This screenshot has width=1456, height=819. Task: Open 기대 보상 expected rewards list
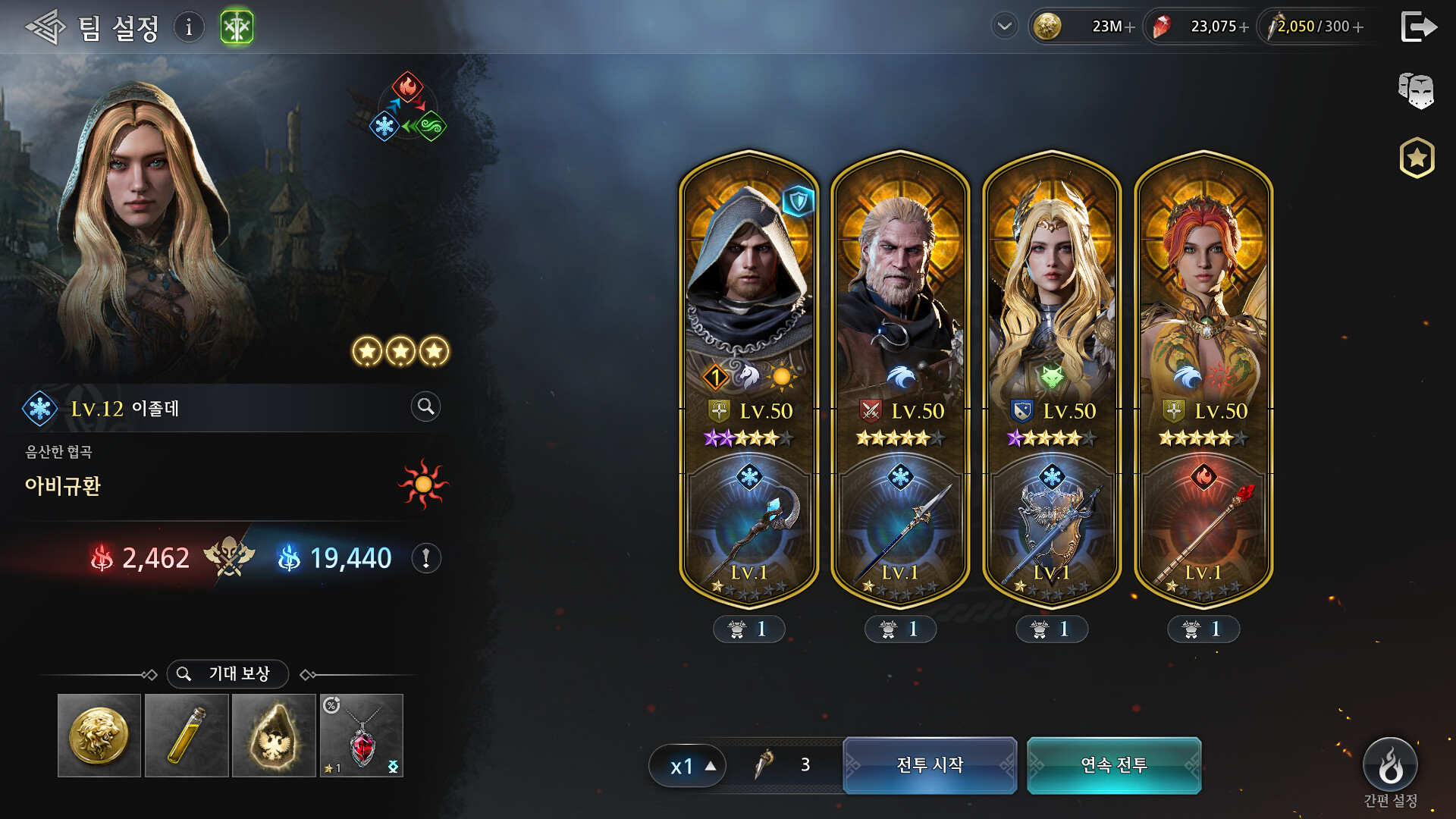click(x=227, y=673)
